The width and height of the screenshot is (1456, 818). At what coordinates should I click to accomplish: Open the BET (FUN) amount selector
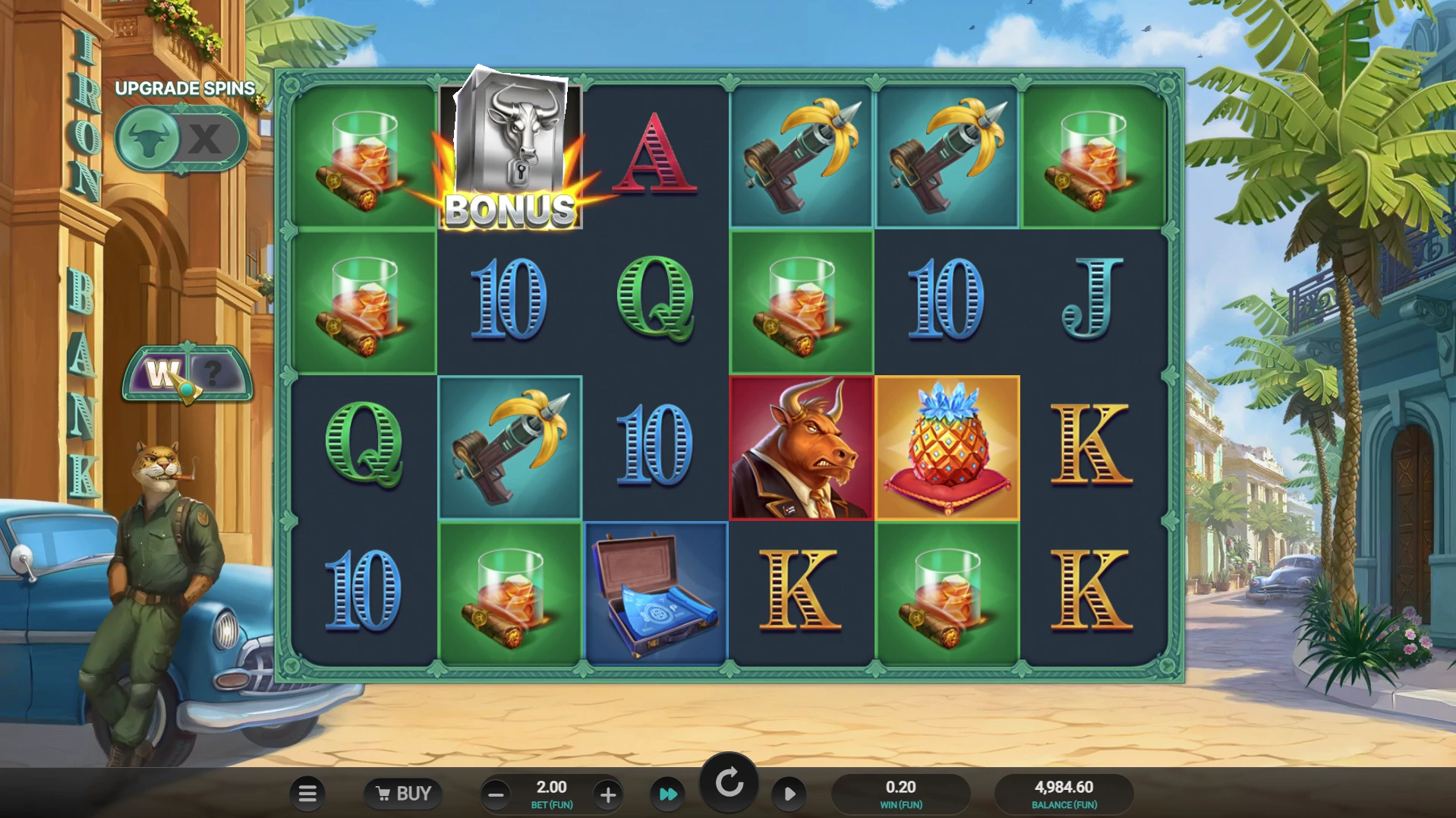(552, 794)
